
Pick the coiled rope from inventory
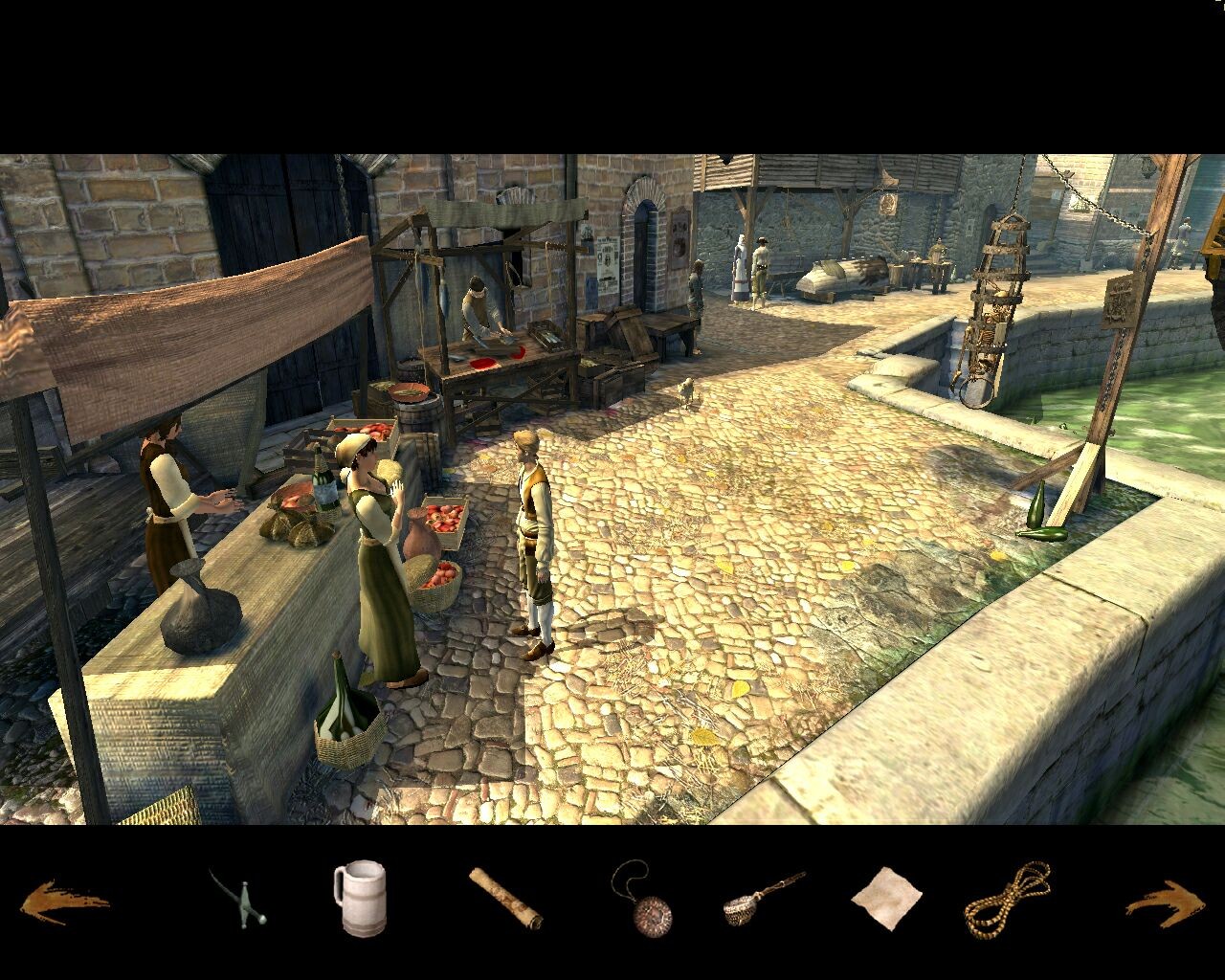[1007, 900]
